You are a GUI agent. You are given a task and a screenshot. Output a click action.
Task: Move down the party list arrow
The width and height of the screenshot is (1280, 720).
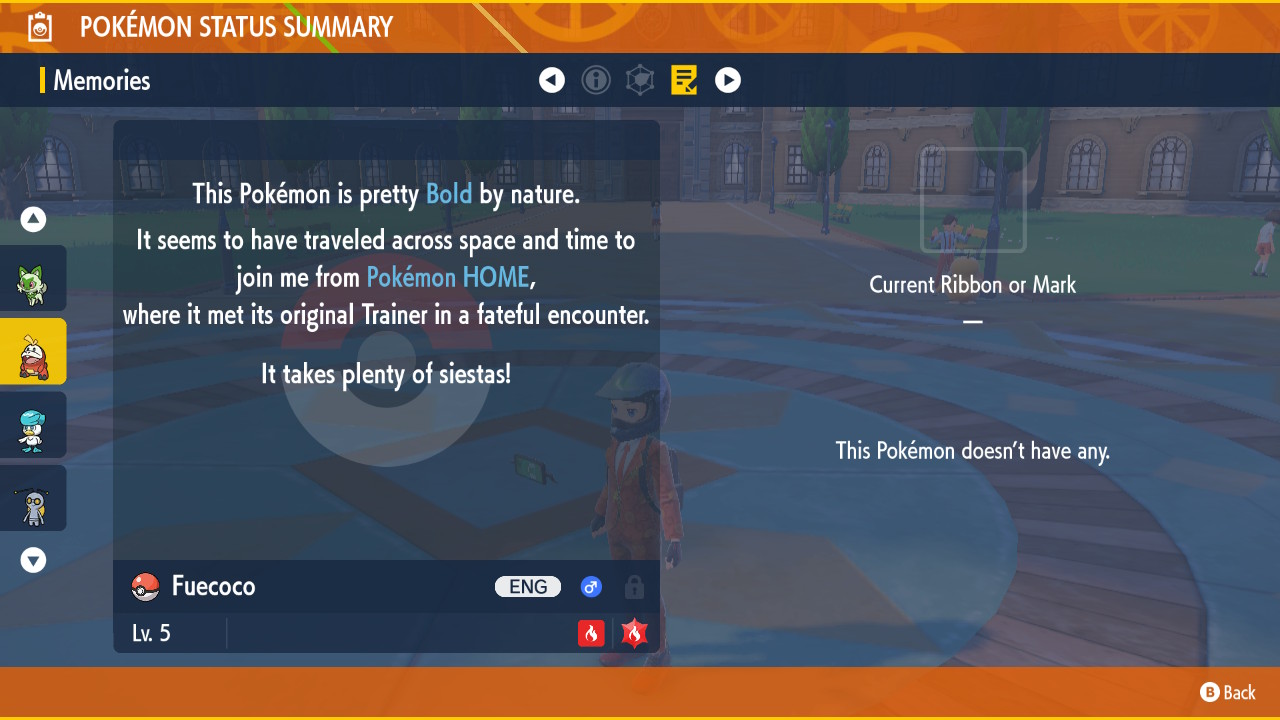[34, 560]
